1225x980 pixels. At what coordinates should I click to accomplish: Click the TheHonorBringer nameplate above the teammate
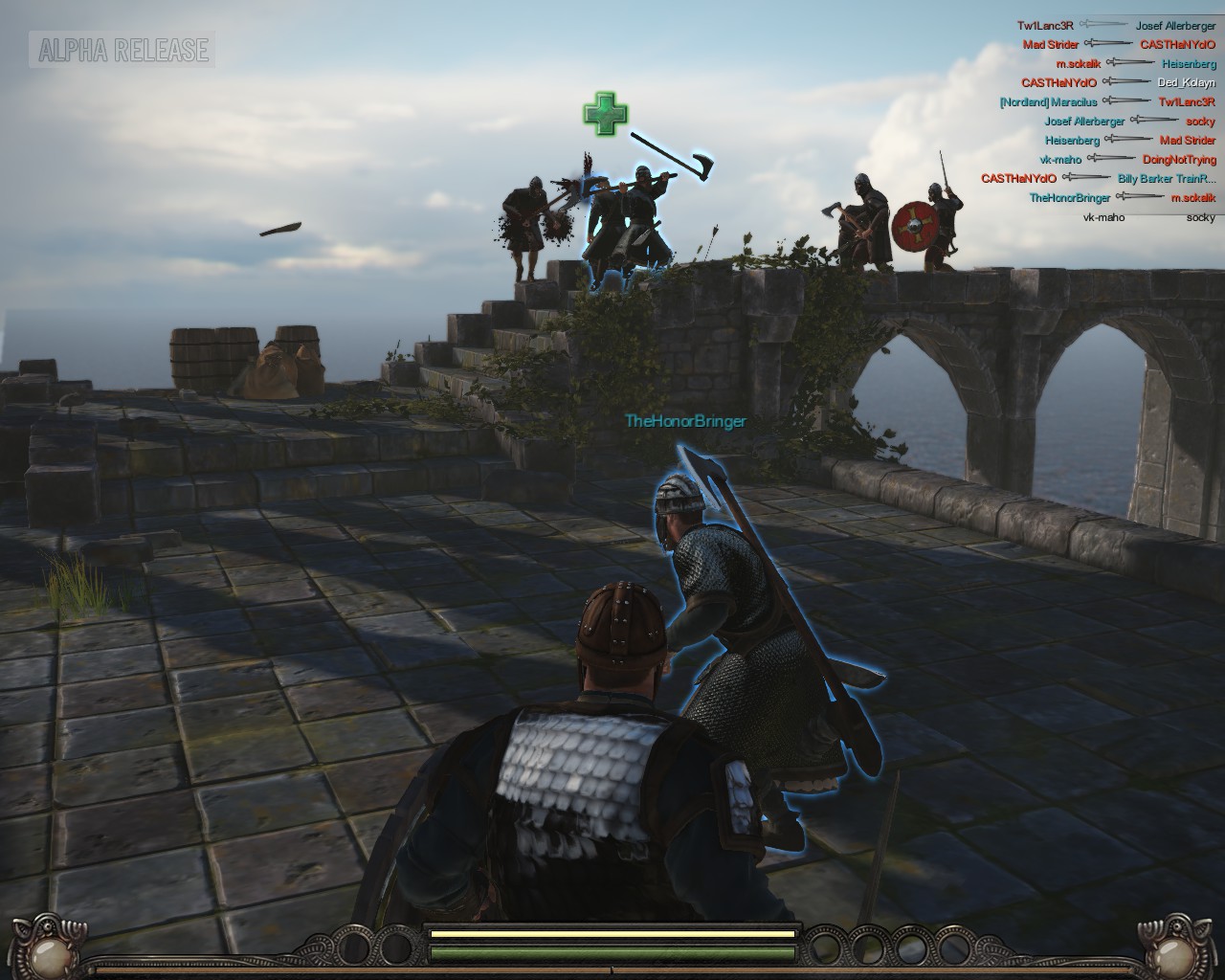click(685, 421)
